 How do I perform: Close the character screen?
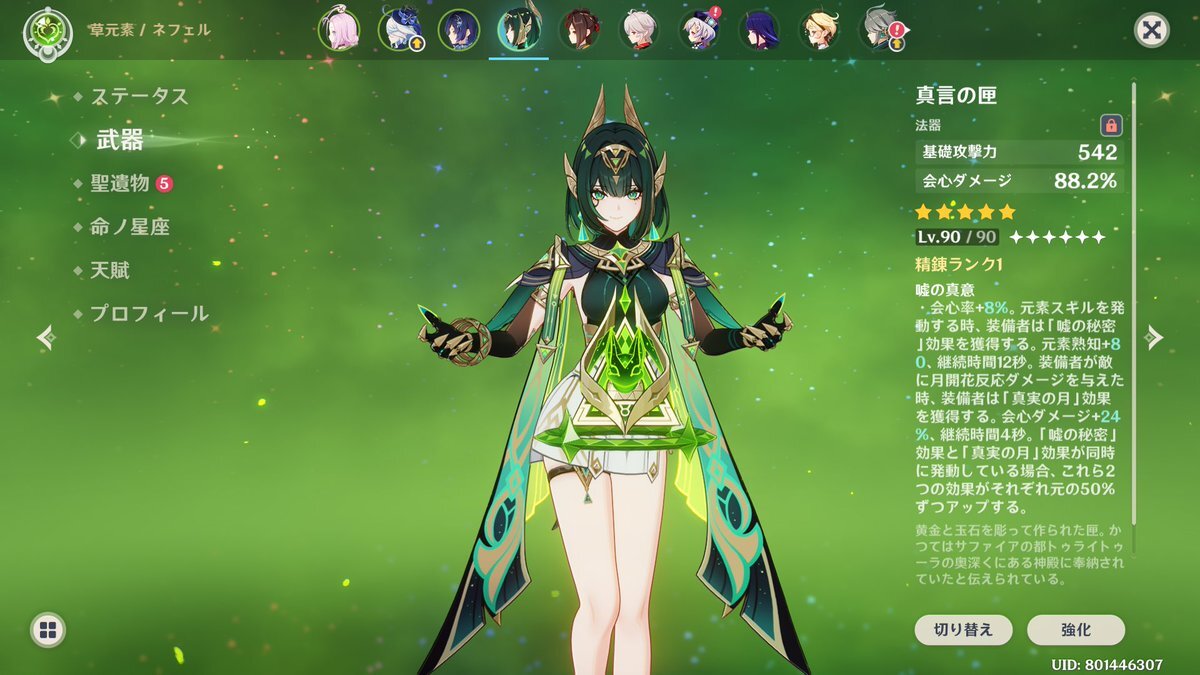[x=1152, y=30]
